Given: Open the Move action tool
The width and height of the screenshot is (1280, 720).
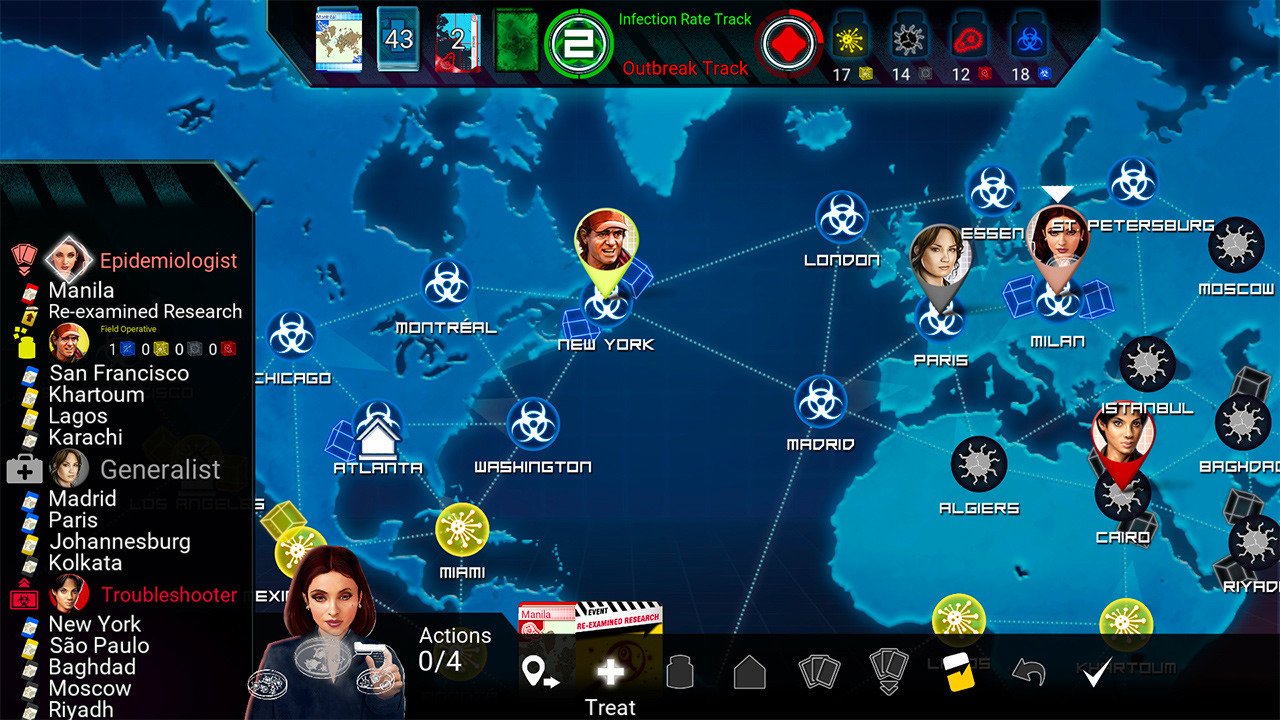Looking at the screenshot, I should click(540, 670).
